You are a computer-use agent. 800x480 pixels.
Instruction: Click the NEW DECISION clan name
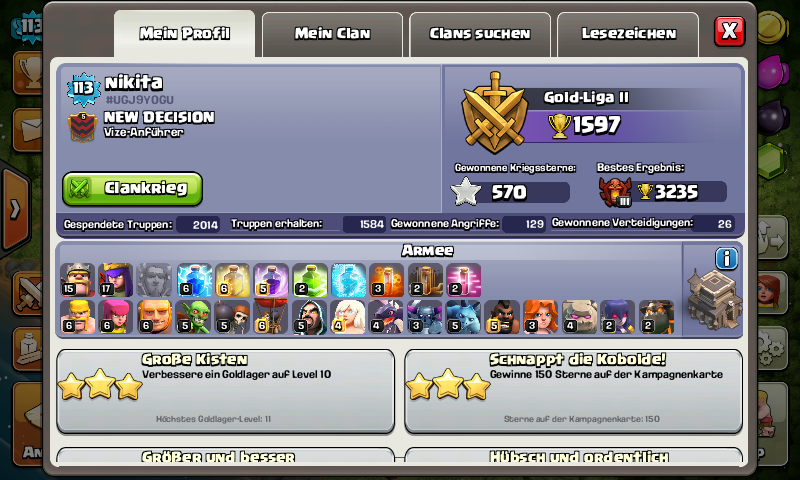click(158, 117)
